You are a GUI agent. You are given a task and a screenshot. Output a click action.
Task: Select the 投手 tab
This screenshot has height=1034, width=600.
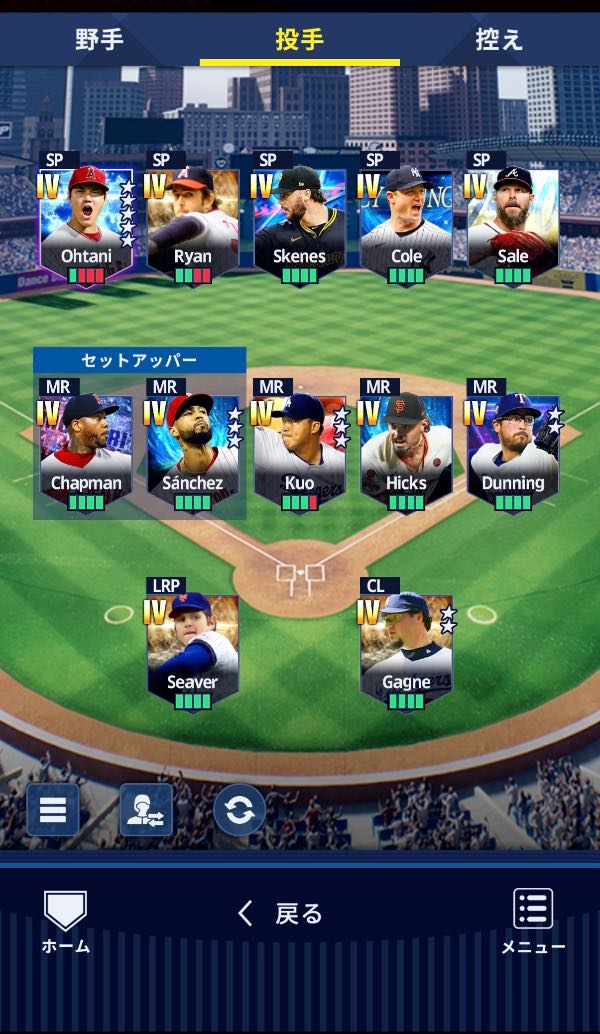click(x=299, y=40)
